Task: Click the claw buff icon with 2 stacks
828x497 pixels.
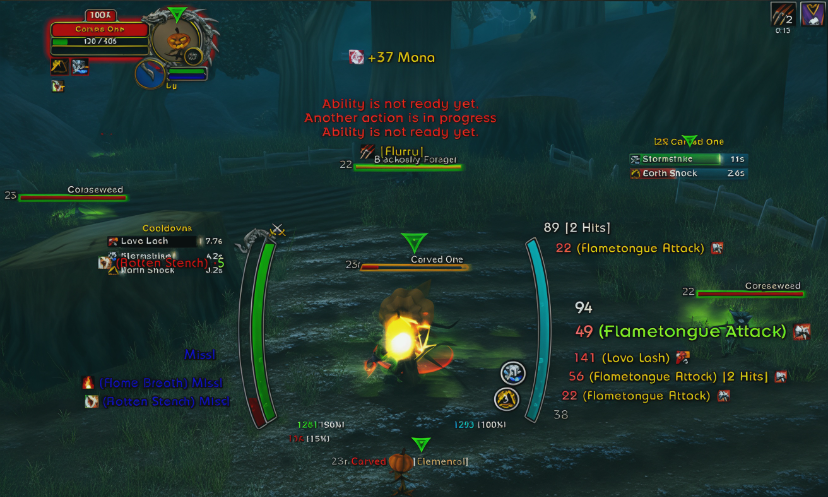Action: 783,14
